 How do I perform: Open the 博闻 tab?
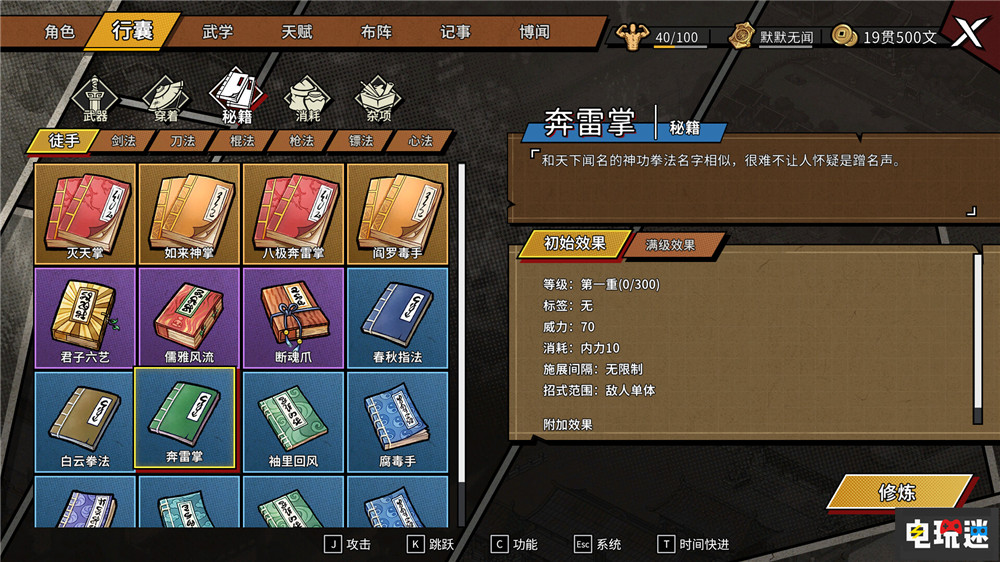[x=534, y=31]
